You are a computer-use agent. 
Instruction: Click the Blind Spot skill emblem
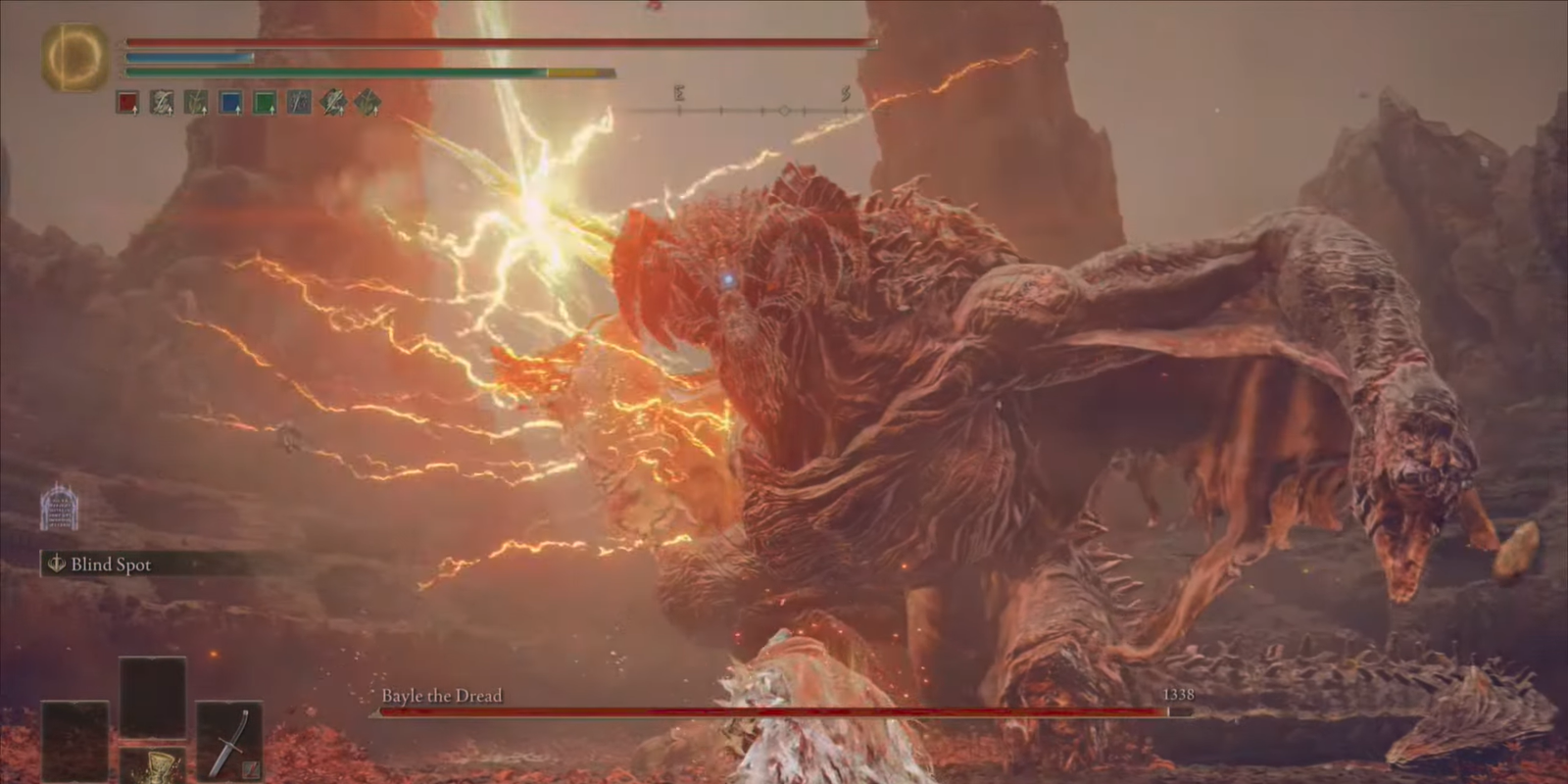click(56, 563)
